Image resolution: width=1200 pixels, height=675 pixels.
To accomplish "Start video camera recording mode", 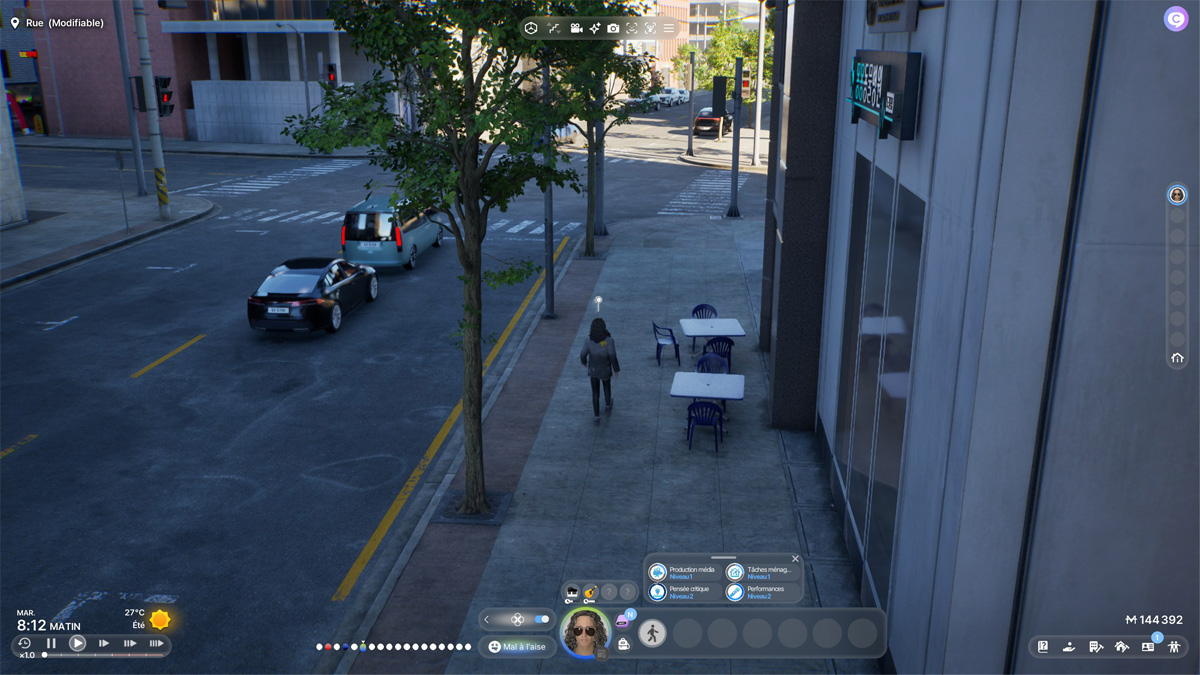I will click(576, 28).
